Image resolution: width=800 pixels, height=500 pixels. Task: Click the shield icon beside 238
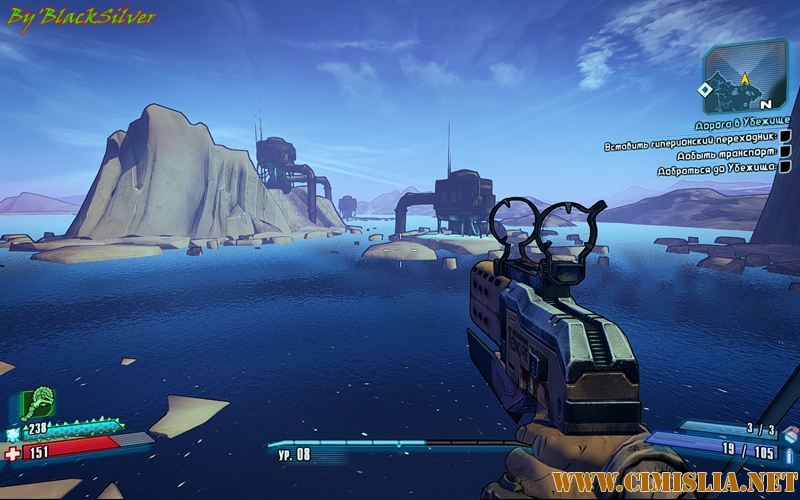(x=14, y=434)
